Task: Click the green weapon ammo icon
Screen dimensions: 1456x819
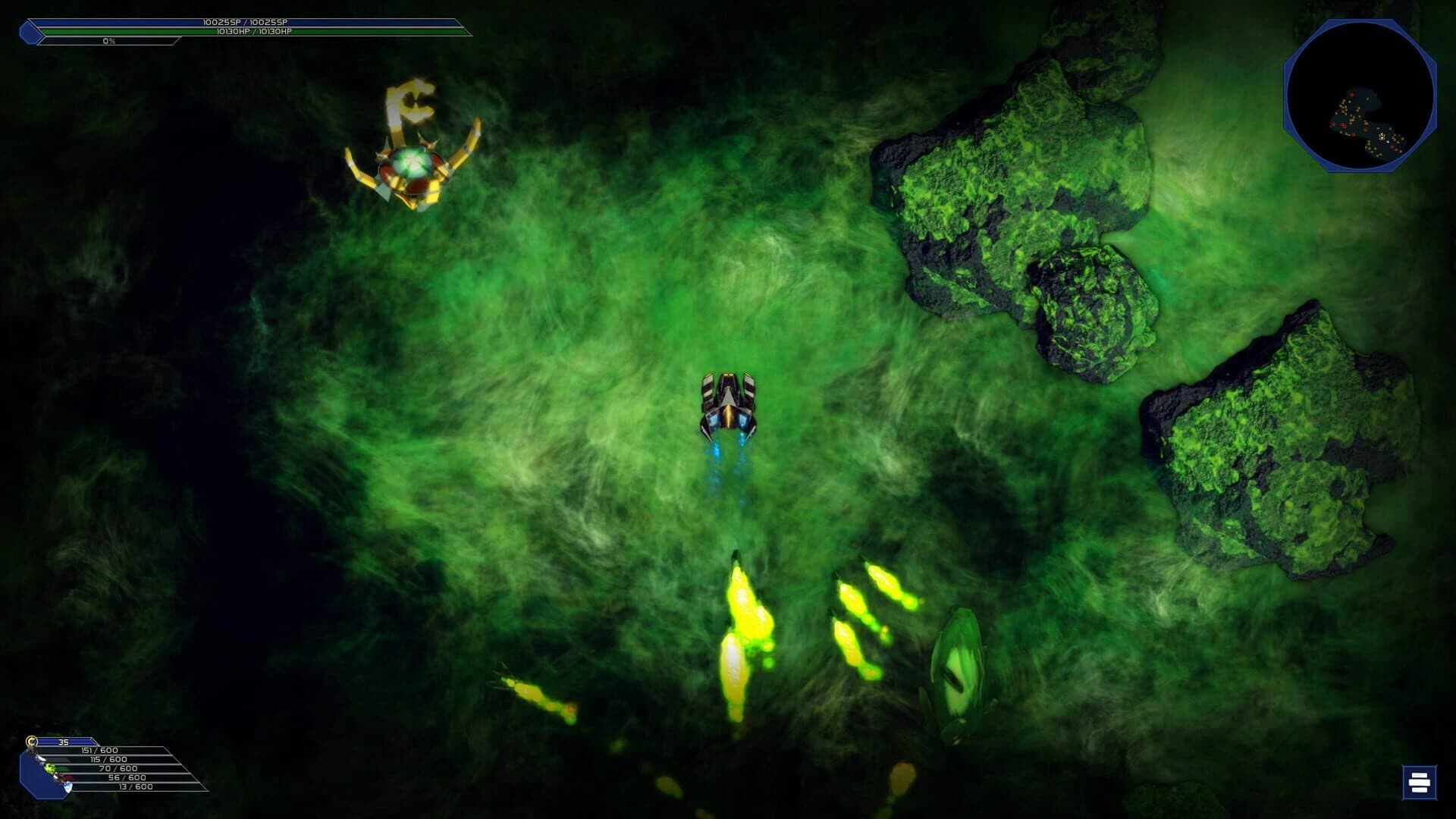Action: tap(49, 769)
